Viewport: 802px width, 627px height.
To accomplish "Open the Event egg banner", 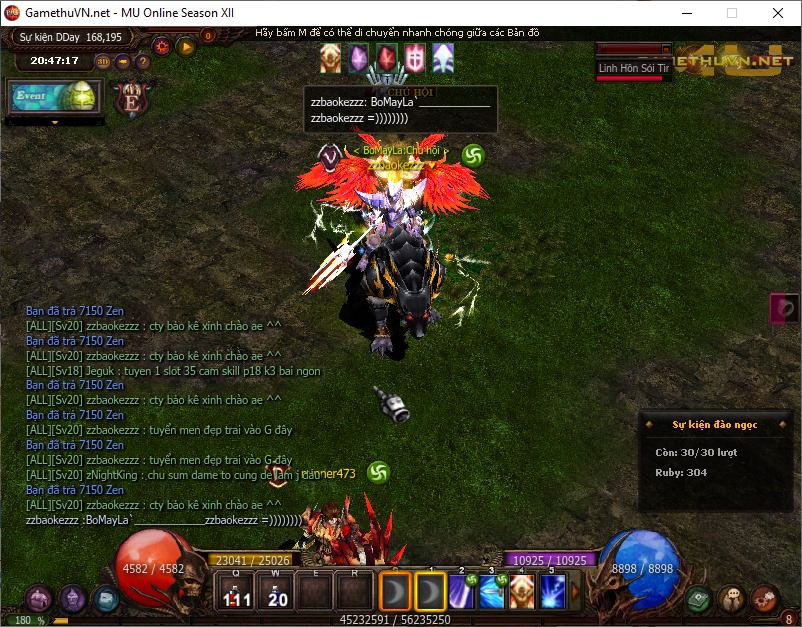I will coord(54,96).
